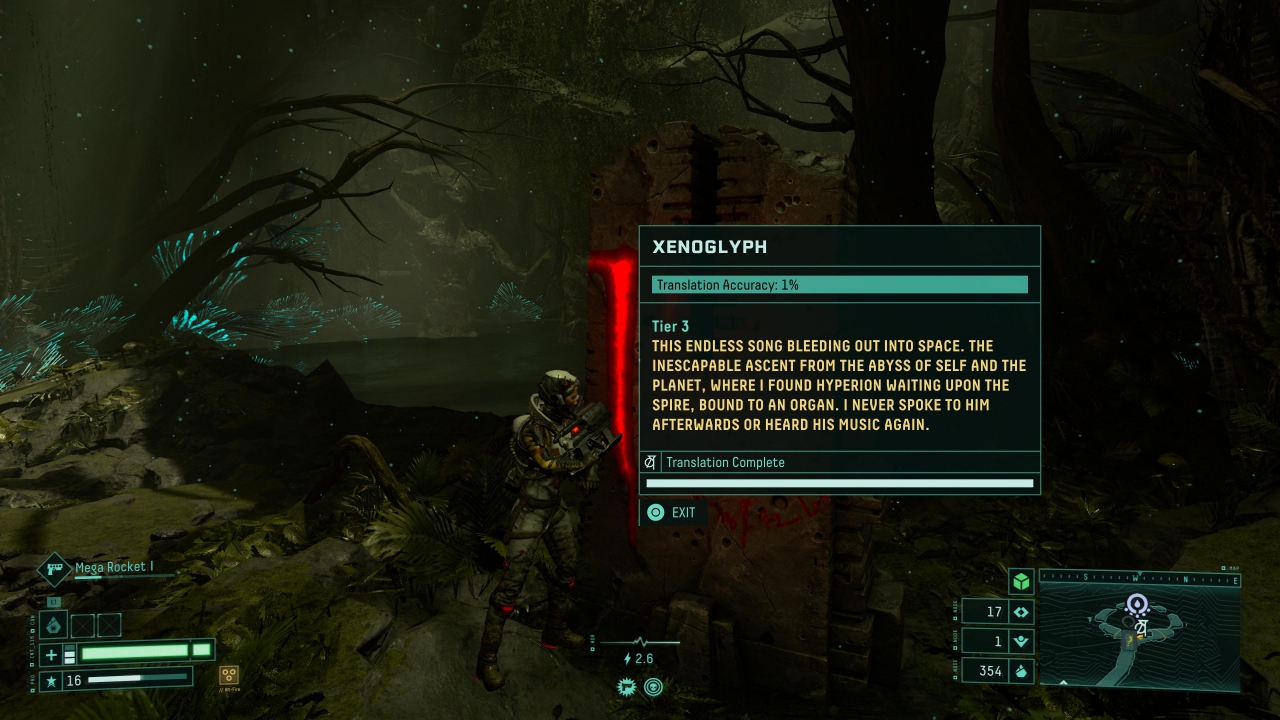Viewport: 1280px width, 720px height.
Task: Click the Translation Complete glyph icon
Action: 650,462
